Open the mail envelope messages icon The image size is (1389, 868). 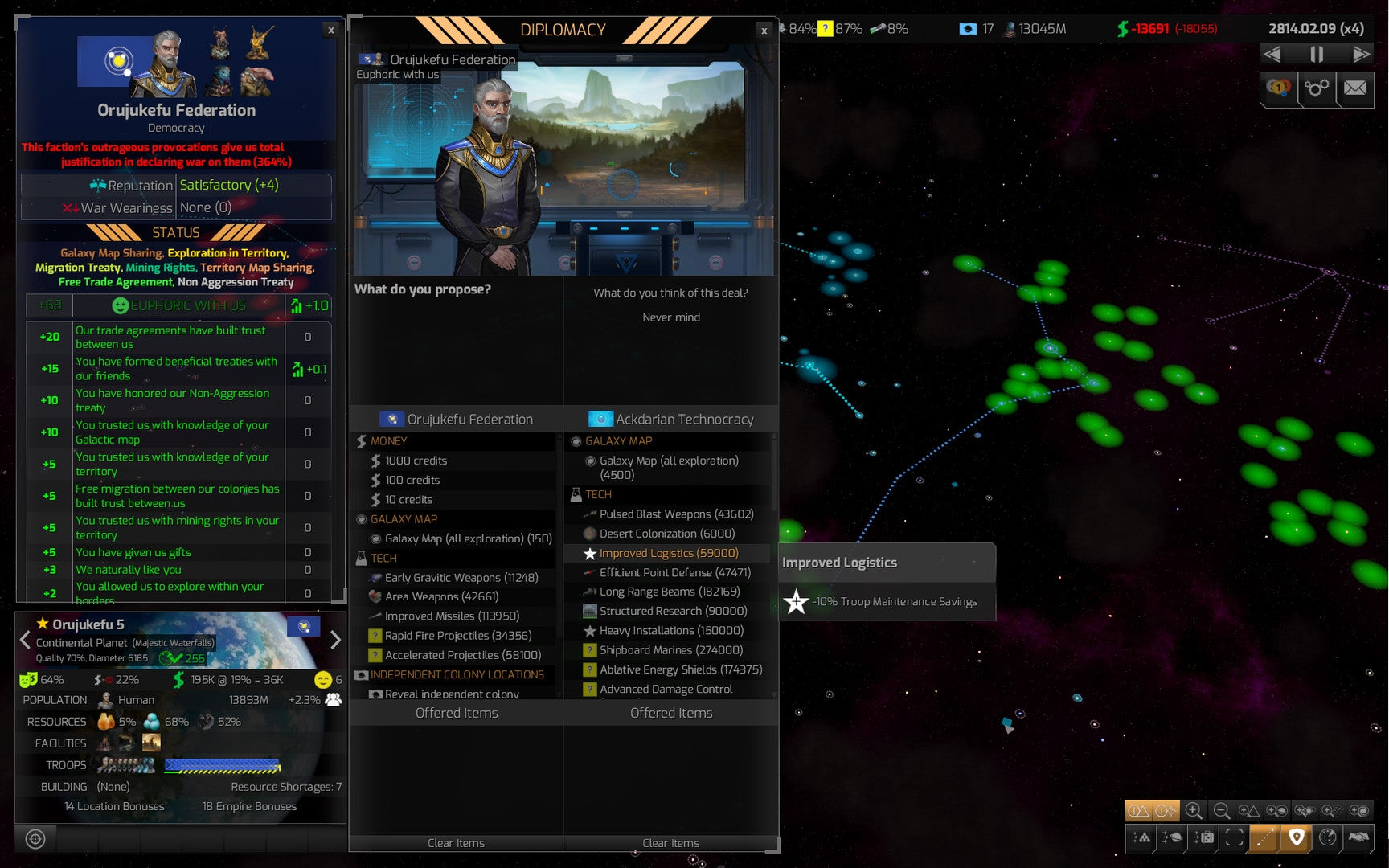pos(1355,90)
